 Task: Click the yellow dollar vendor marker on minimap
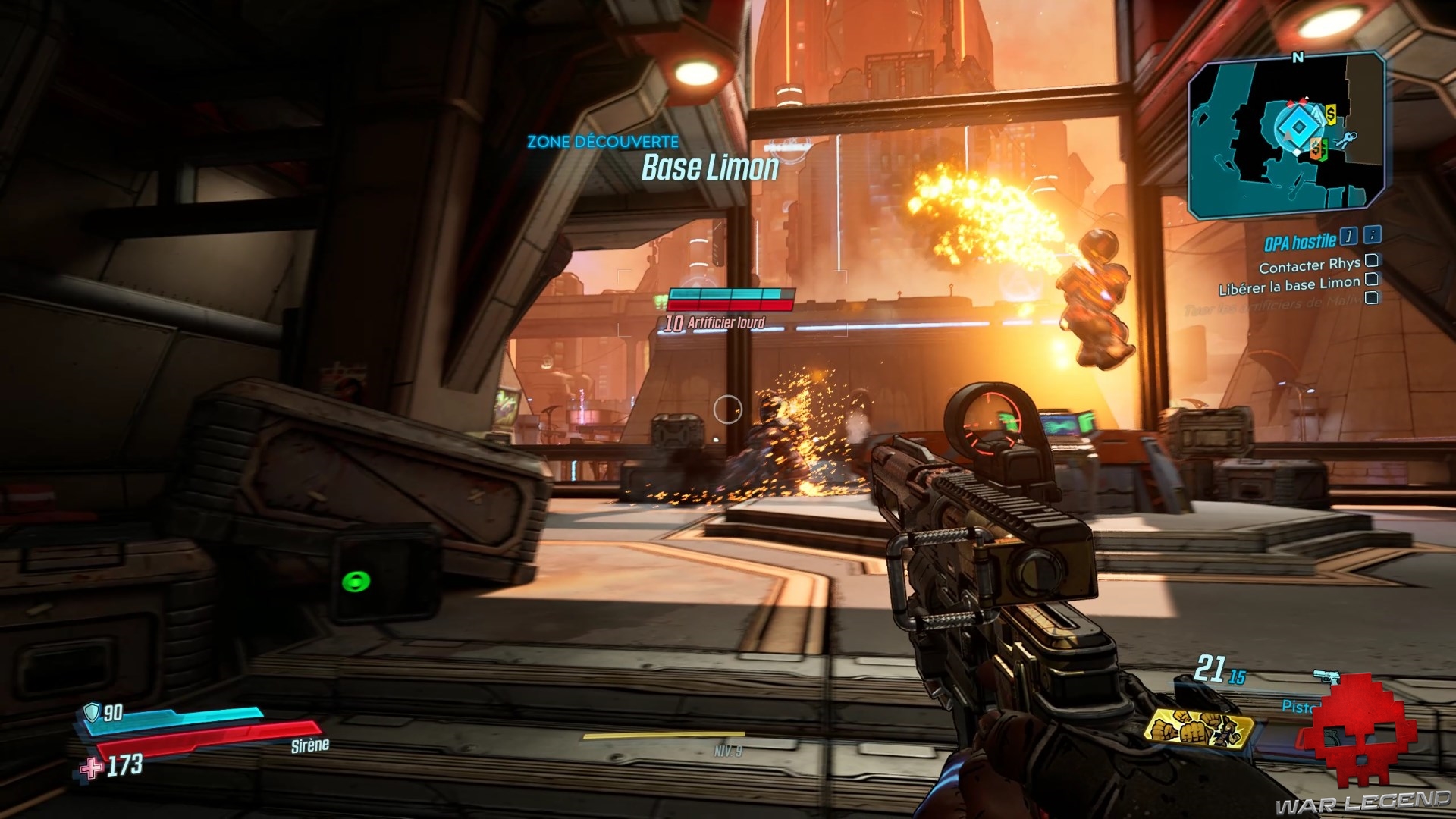1331,113
